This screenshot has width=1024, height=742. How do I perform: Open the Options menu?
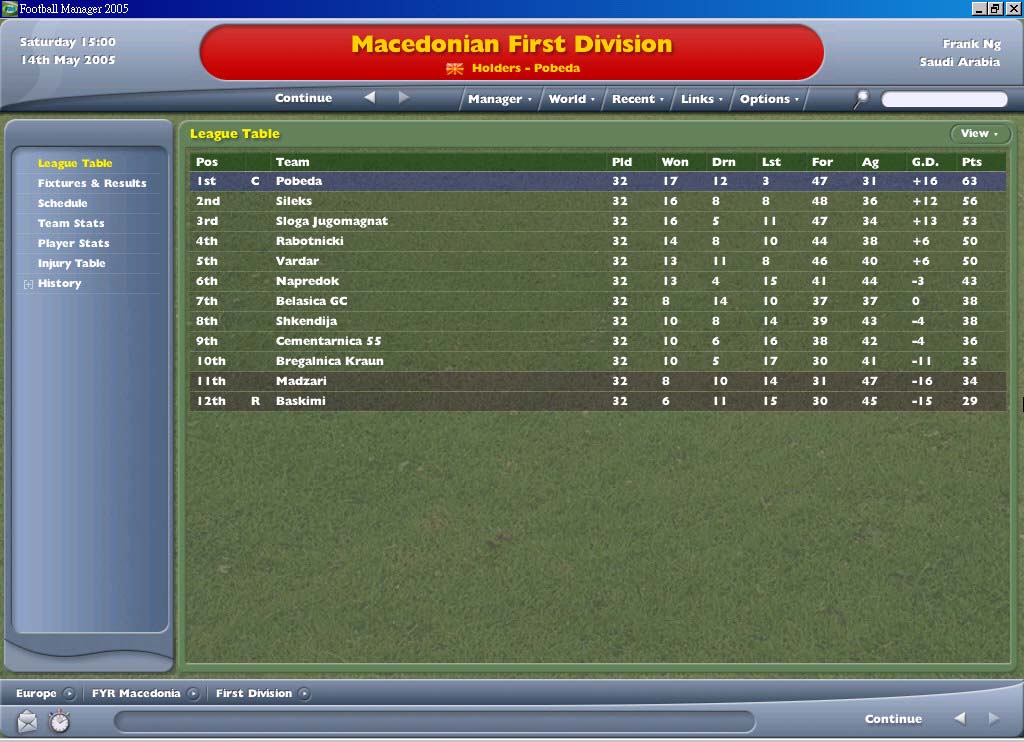point(769,99)
